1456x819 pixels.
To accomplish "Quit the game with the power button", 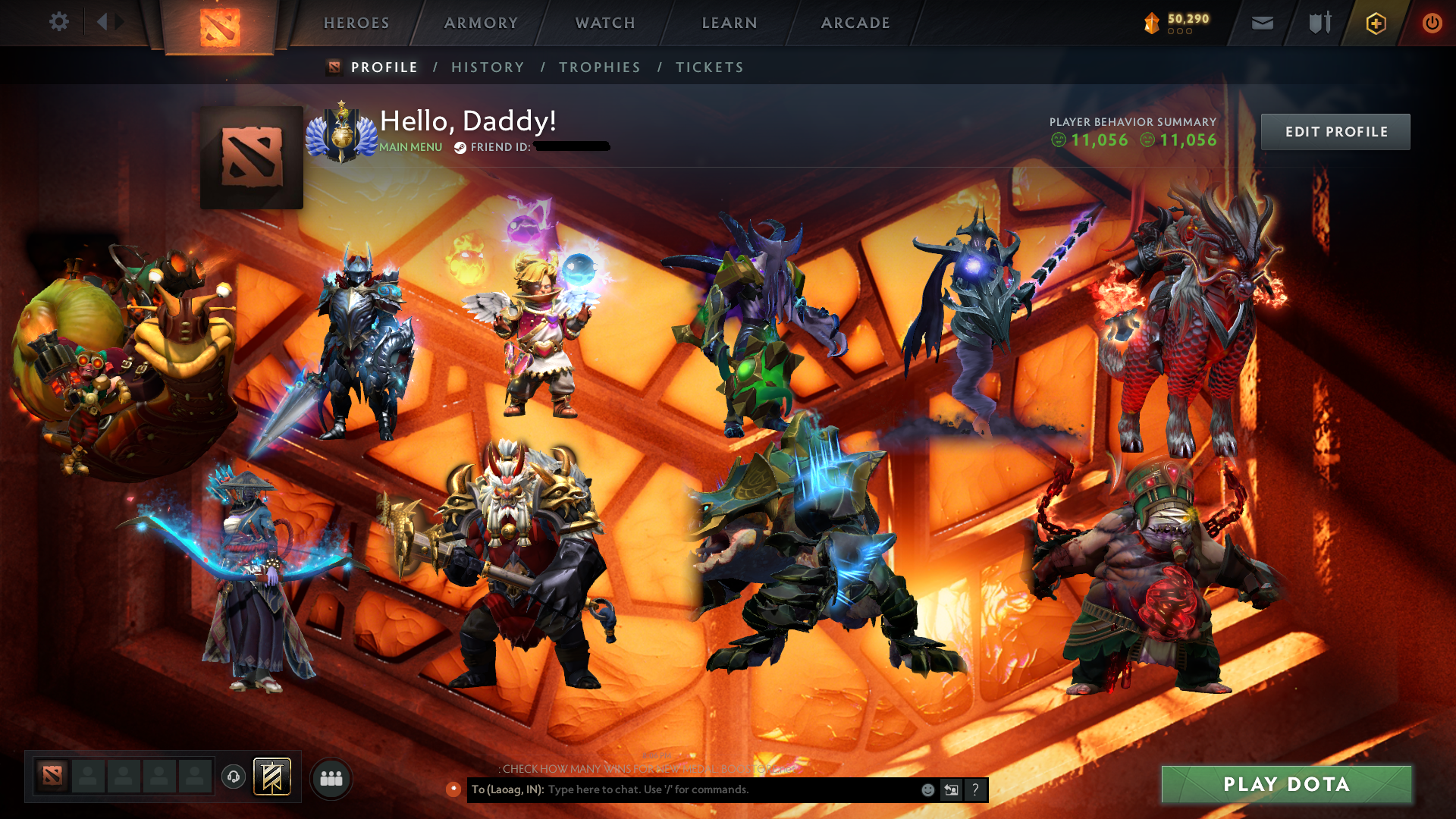I will [x=1432, y=24].
